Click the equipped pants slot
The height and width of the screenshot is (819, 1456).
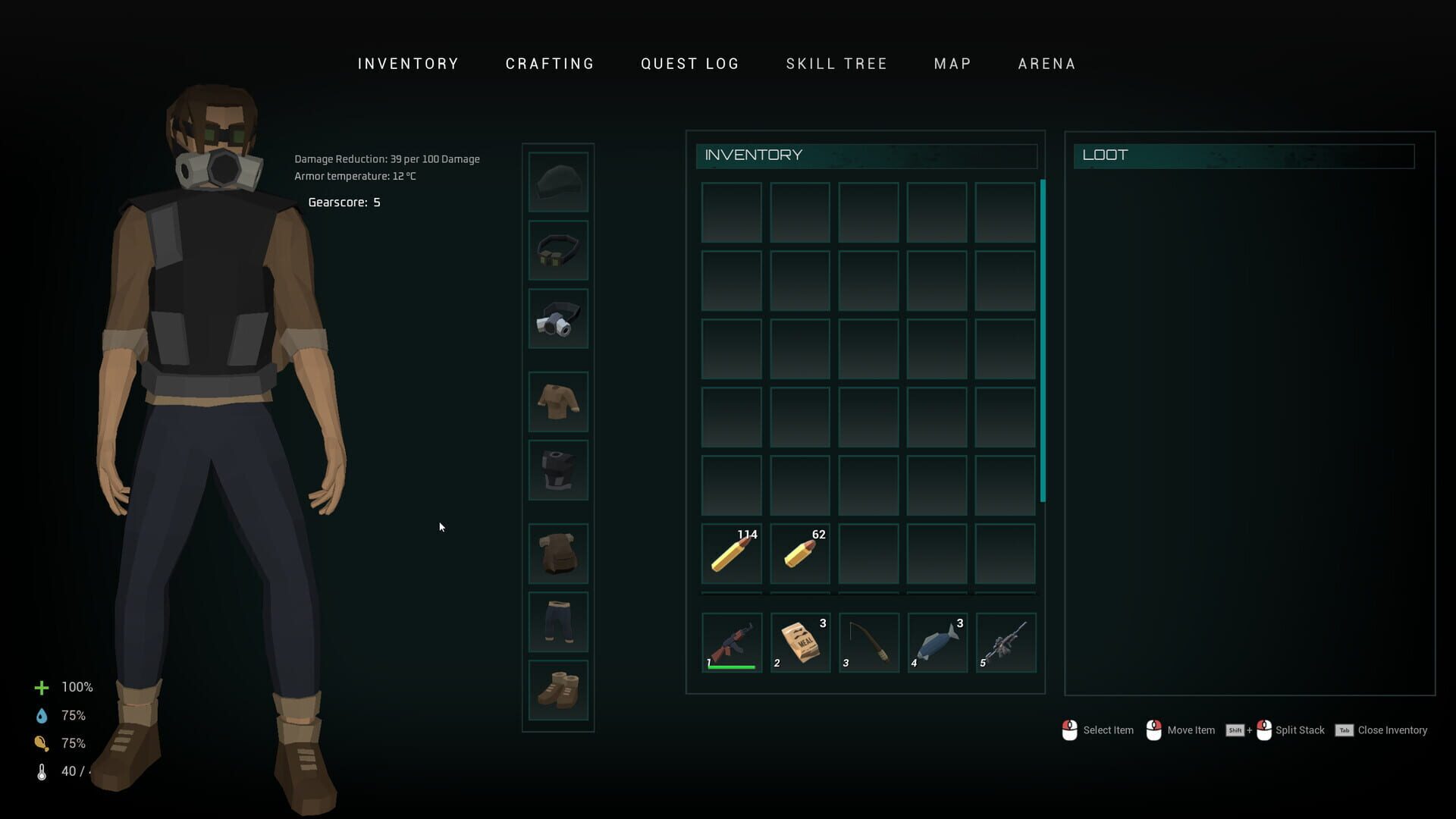(x=557, y=621)
